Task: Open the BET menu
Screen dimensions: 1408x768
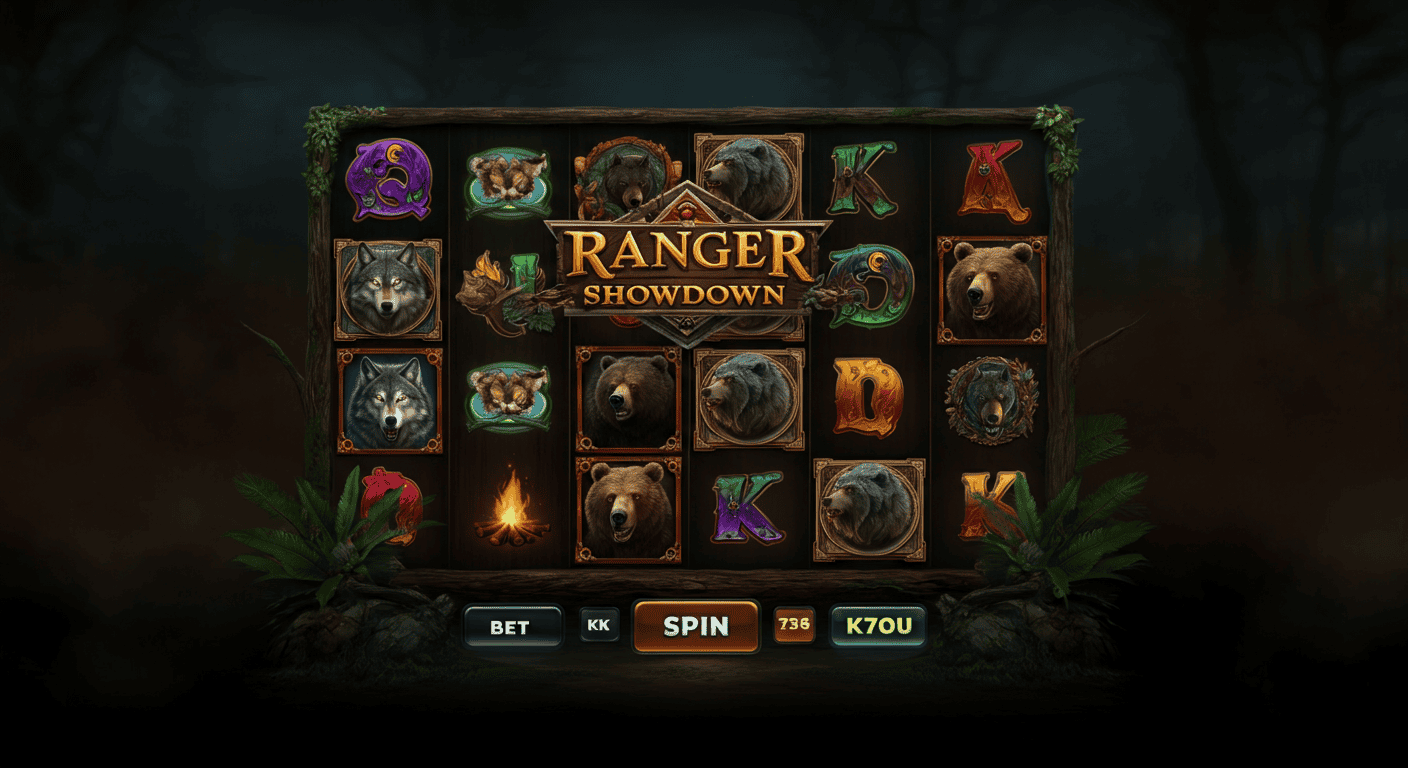Action: pyautogui.click(x=514, y=627)
